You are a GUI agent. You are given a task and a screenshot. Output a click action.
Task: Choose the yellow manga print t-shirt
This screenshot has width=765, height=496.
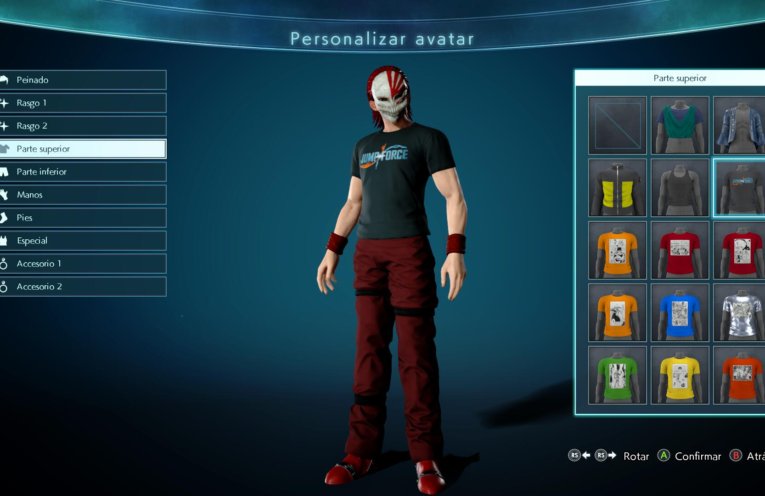[x=680, y=374]
